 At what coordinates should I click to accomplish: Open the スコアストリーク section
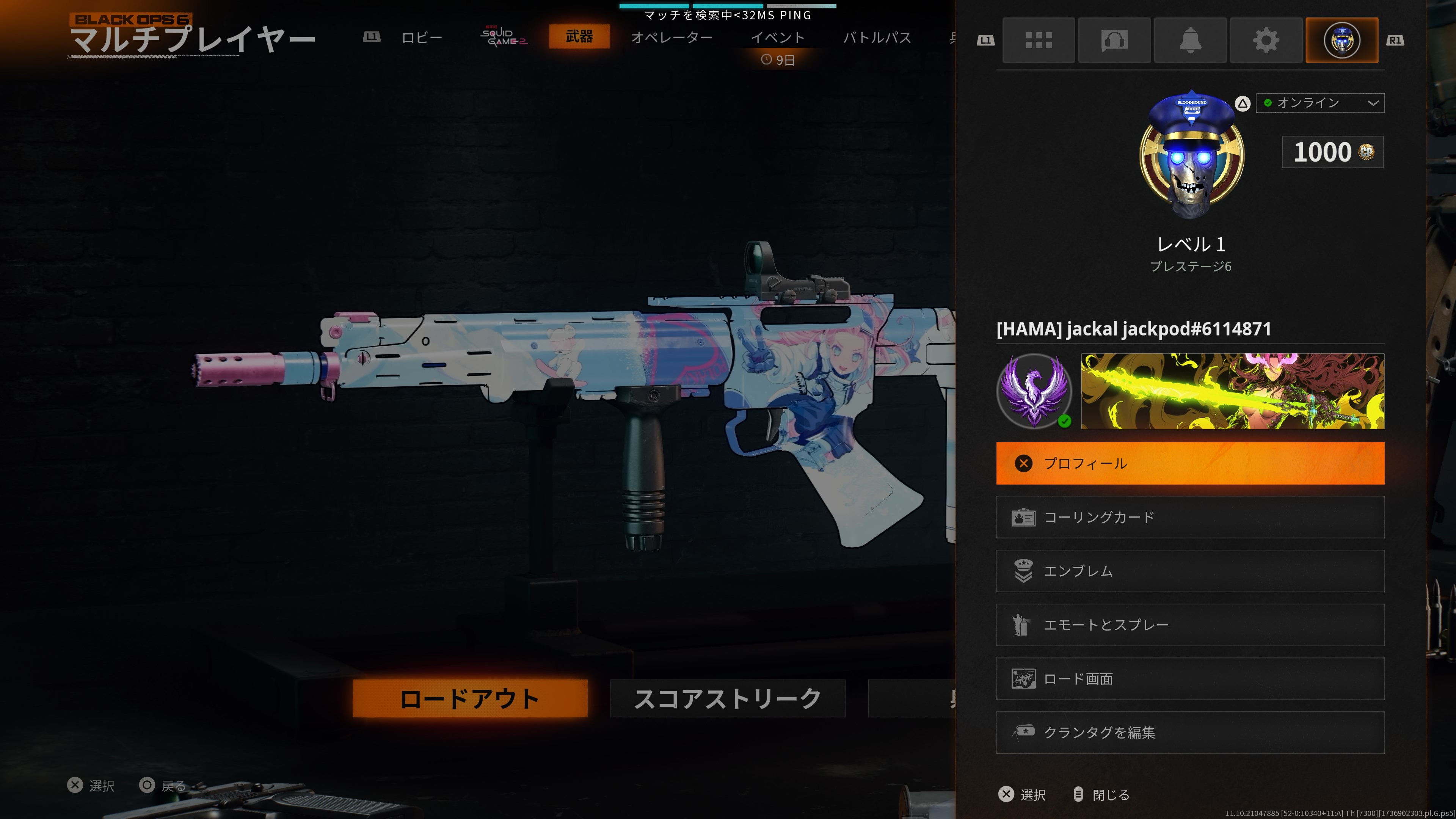click(728, 698)
